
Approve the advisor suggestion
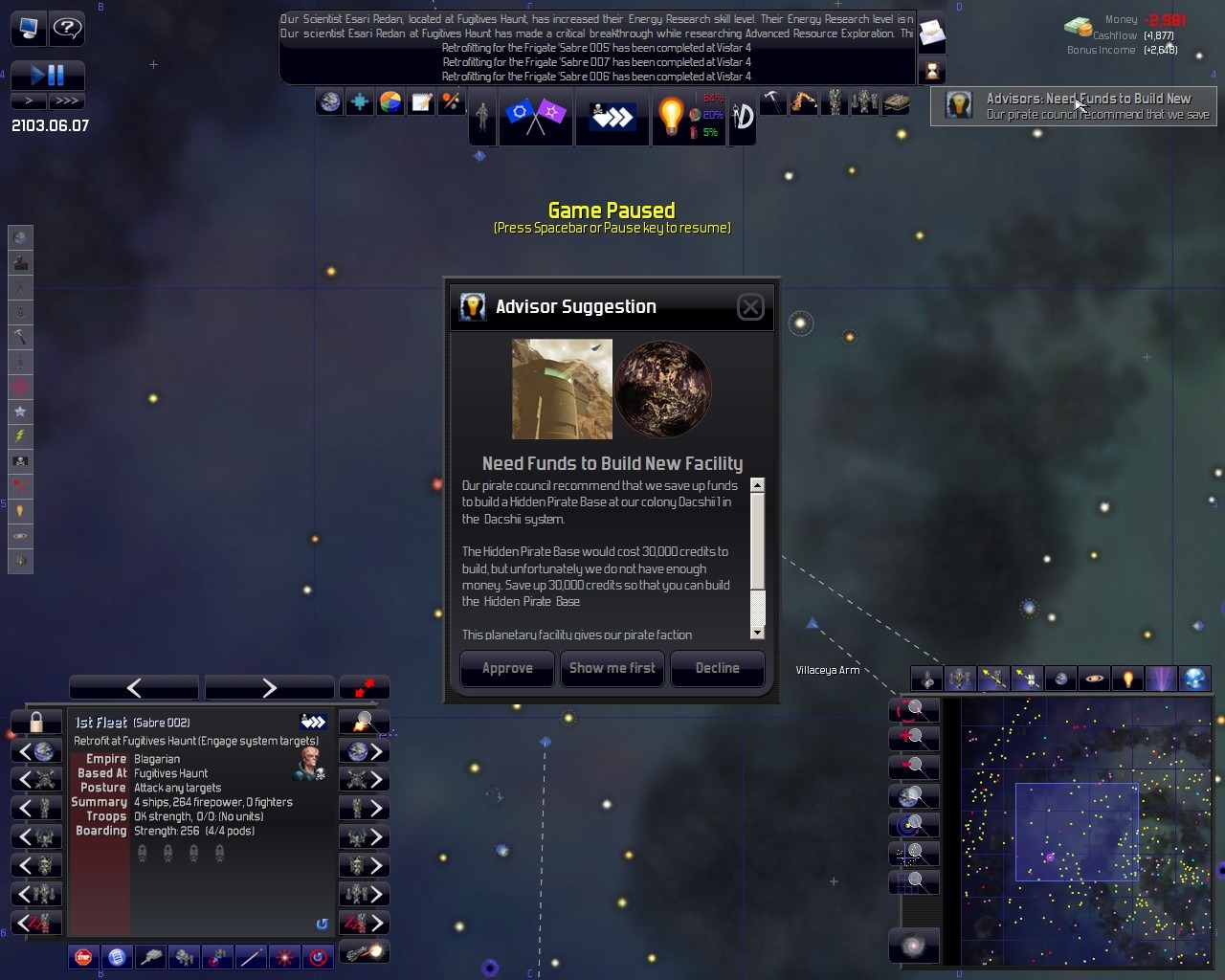(x=507, y=668)
